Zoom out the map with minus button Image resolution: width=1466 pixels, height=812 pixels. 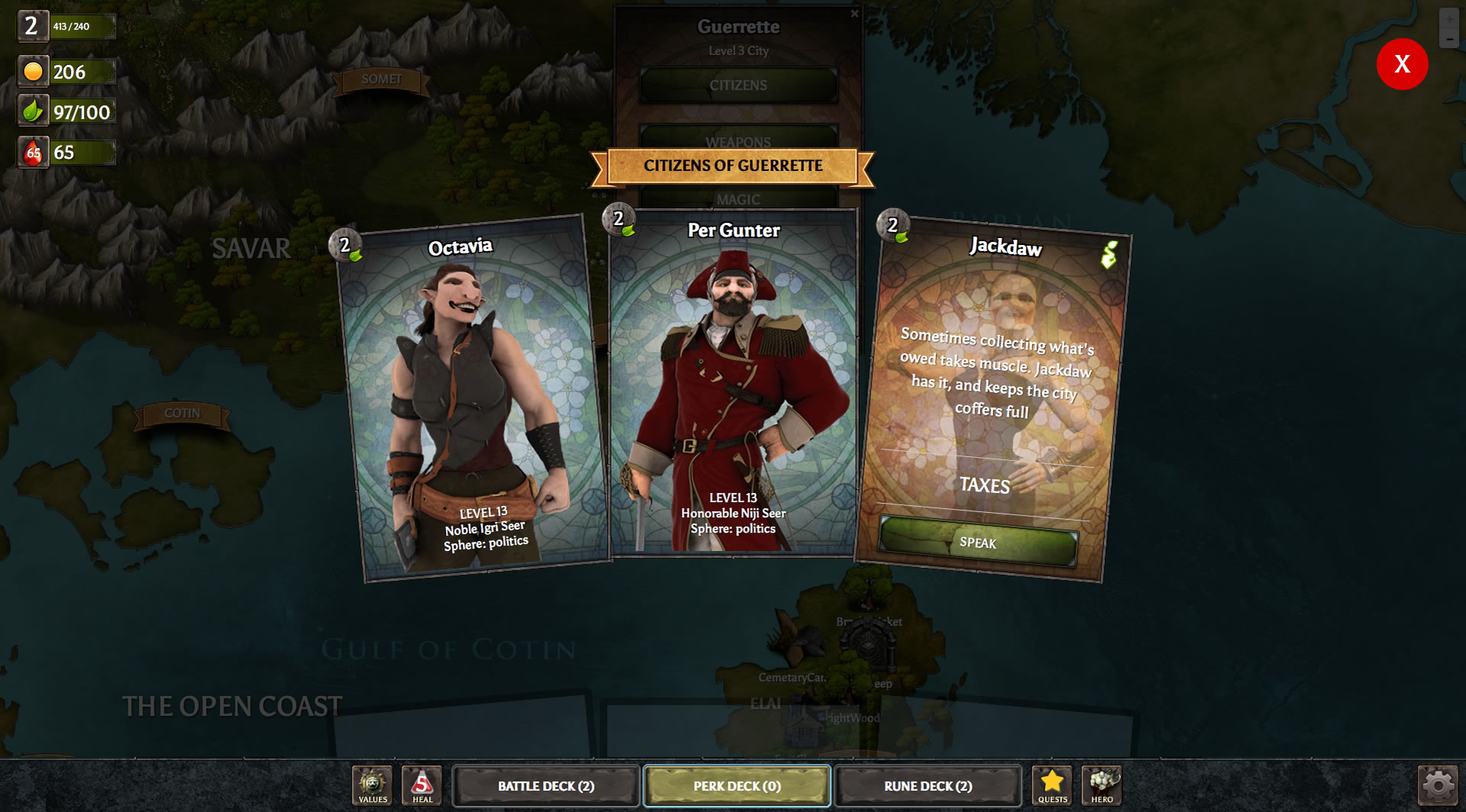[x=1449, y=39]
